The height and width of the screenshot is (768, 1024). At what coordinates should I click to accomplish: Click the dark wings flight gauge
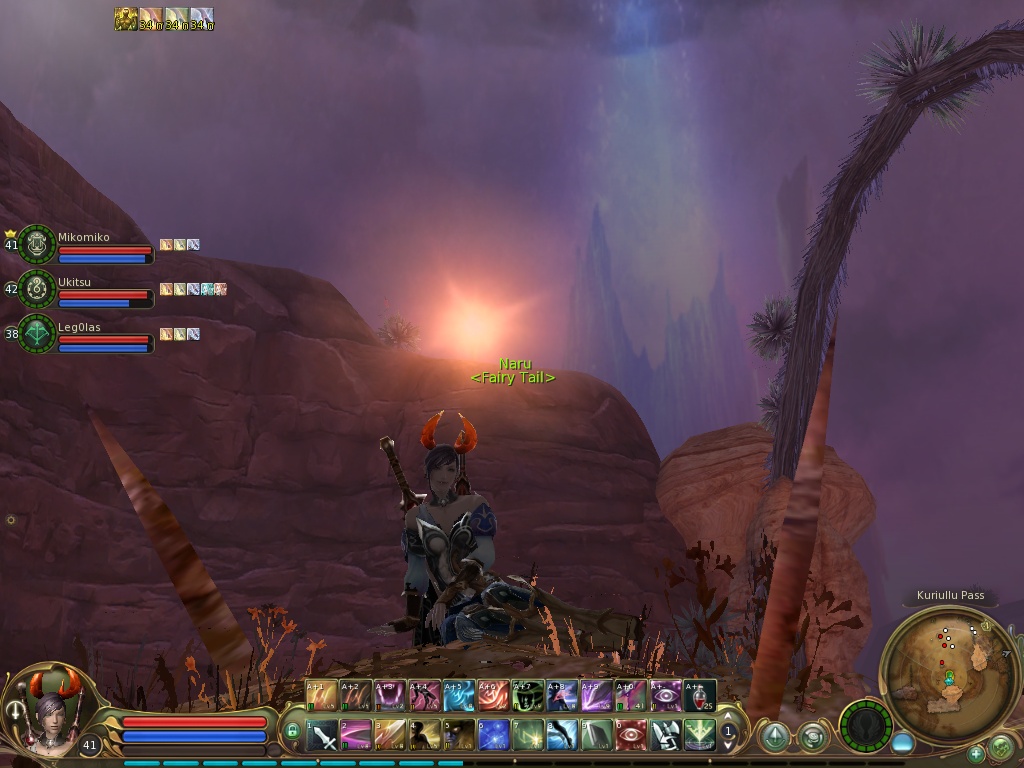click(864, 725)
